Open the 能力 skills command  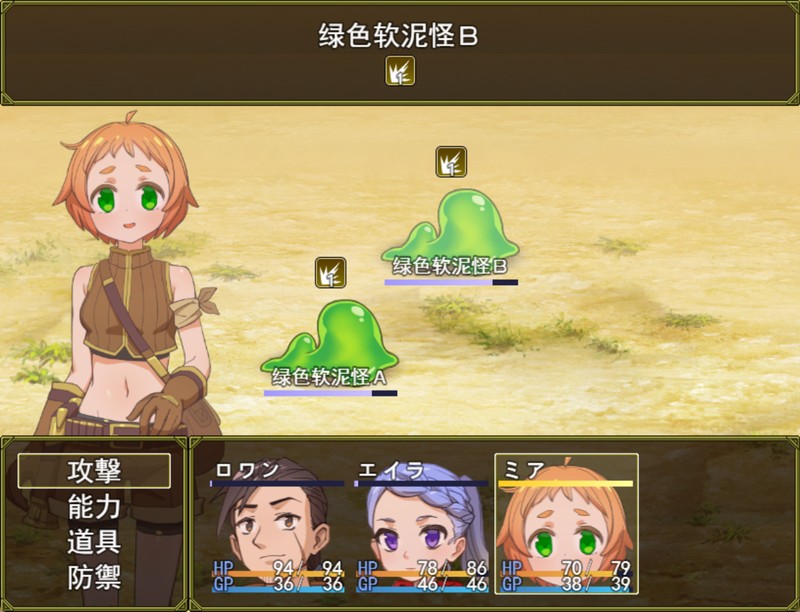(94, 507)
